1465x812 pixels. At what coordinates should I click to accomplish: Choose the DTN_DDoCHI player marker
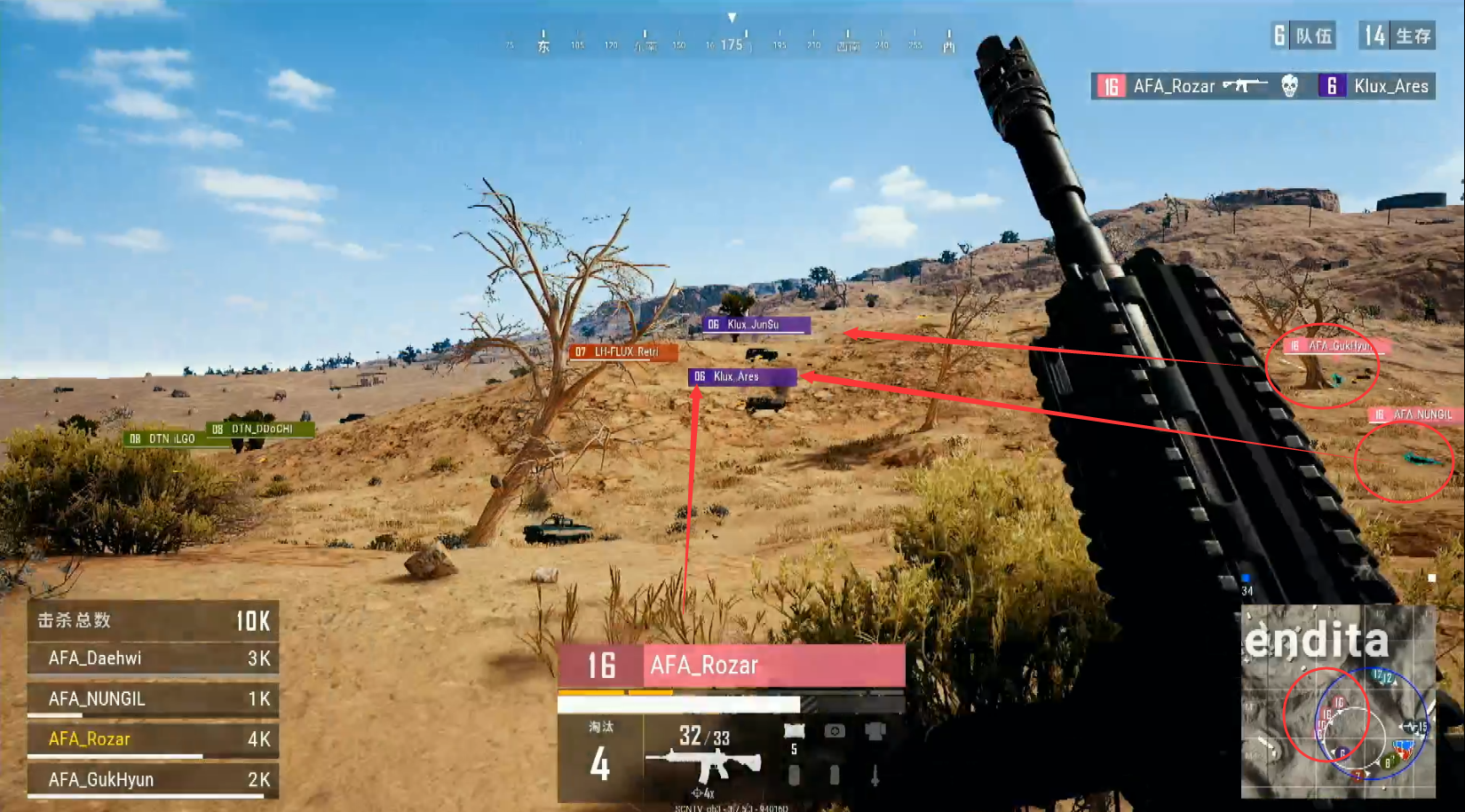pyautogui.click(x=260, y=430)
